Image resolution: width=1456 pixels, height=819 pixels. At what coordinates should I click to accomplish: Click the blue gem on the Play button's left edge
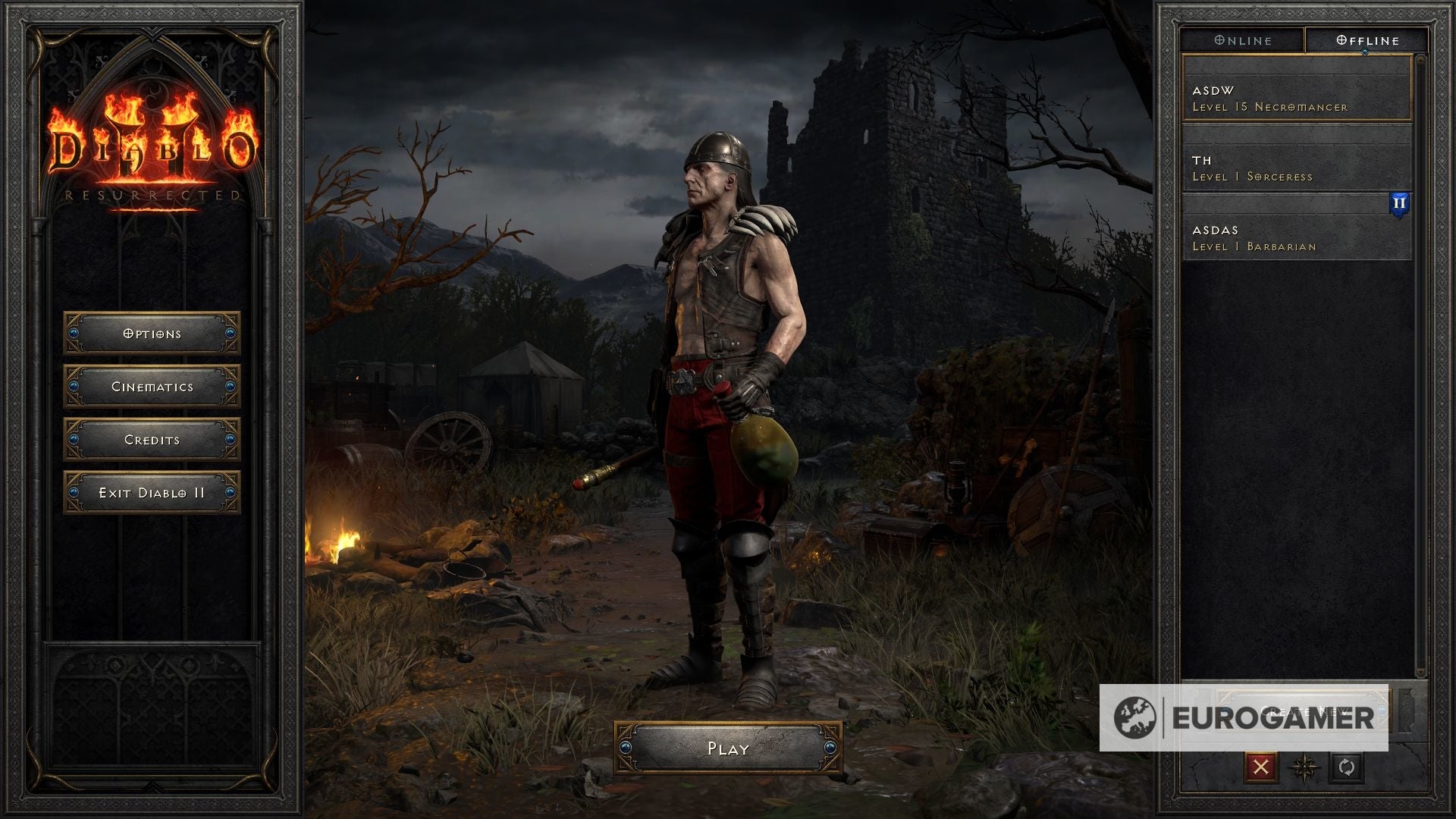click(x=626, y=748)
